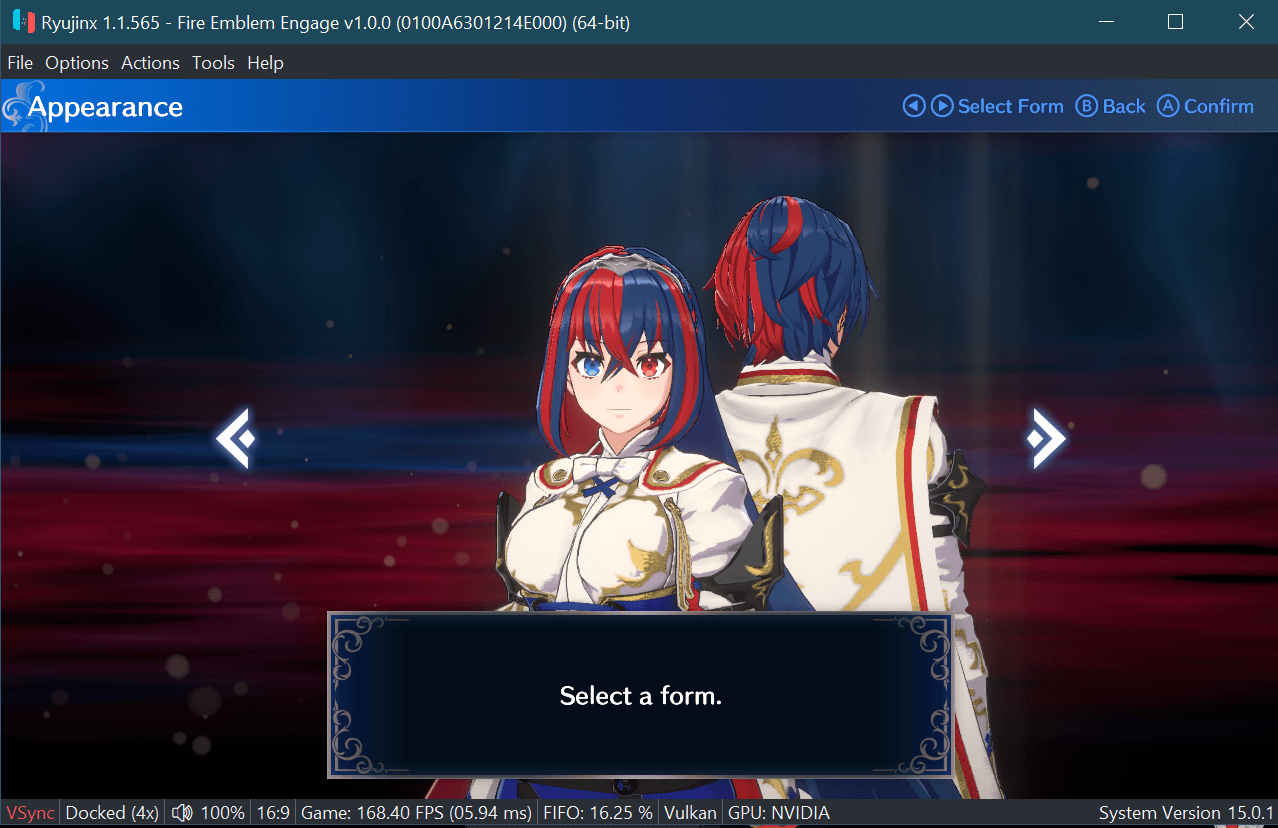This screenshot has width=1278, height=828.
Task: Minimize the Ryujinx window
Action: (x=1106, y=22)
